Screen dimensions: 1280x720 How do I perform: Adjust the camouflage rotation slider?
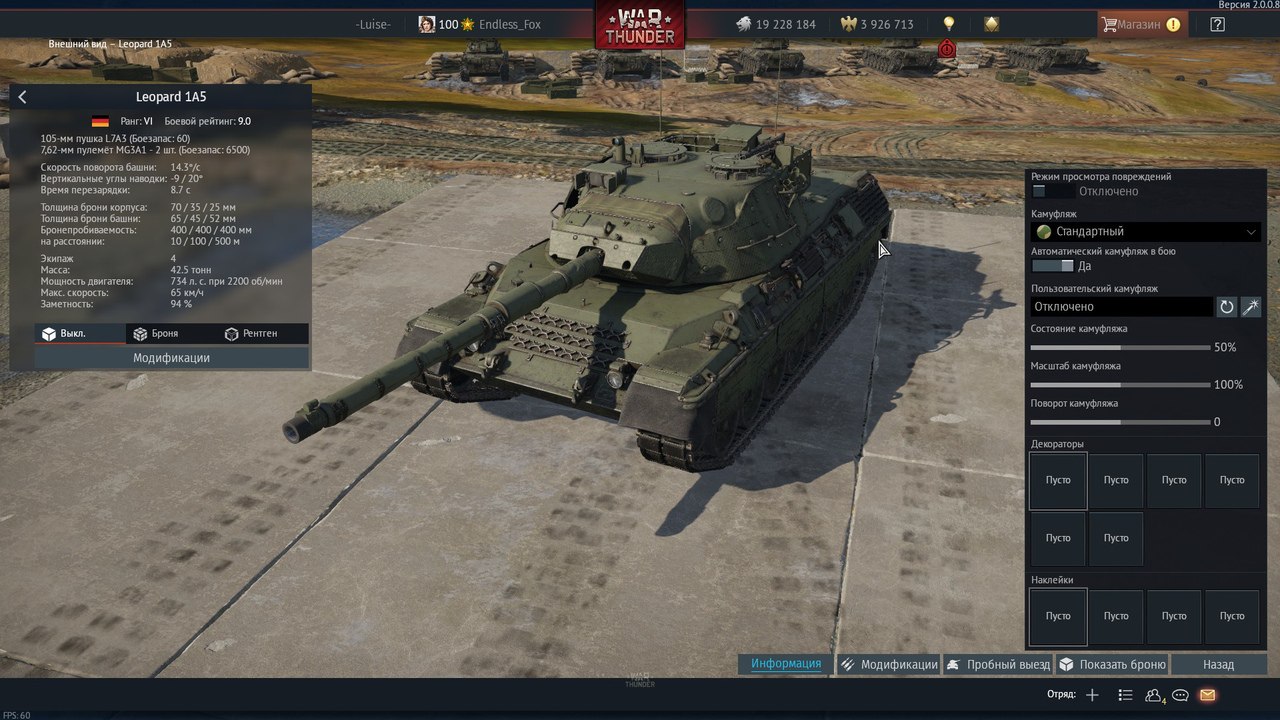point(1120,422)
